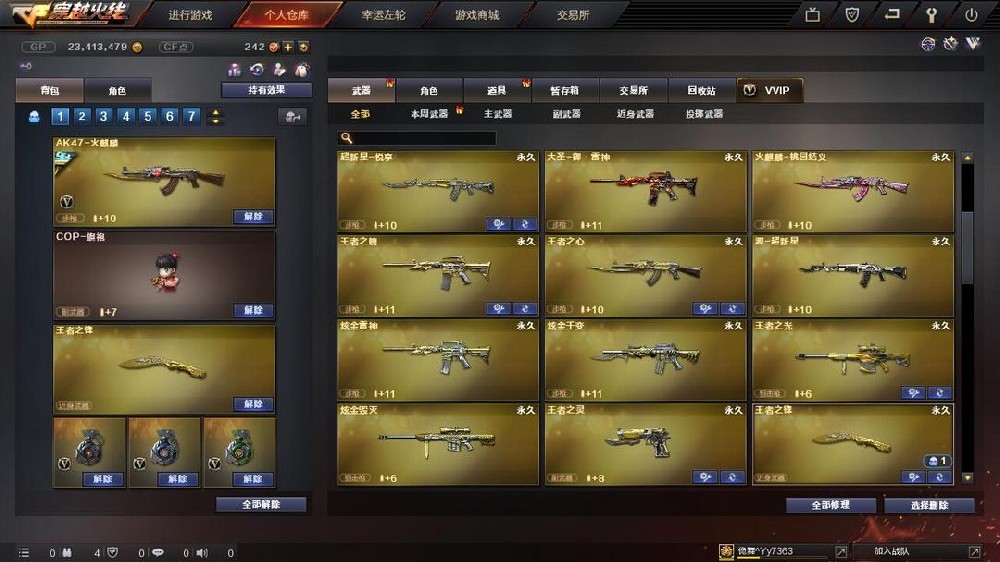The height and width of the screenshot is (562, 1000).
Task: Click the 全部修理 repair button
Action: coord(830,506)
